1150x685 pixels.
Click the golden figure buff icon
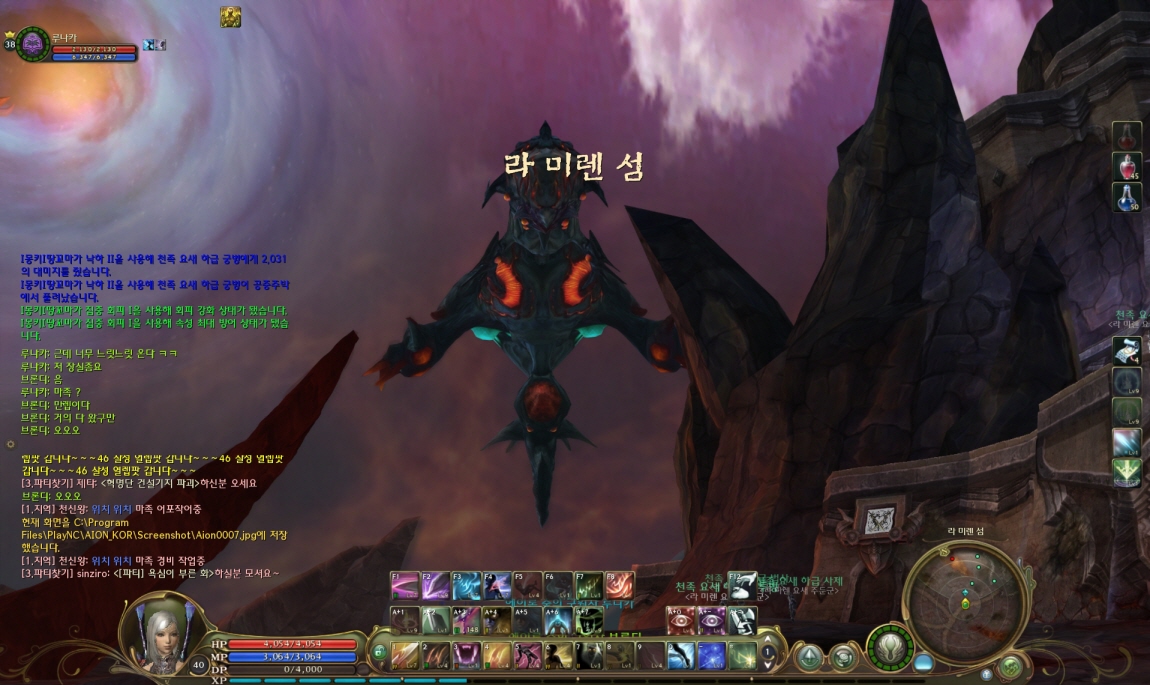[x=231, y=16]
